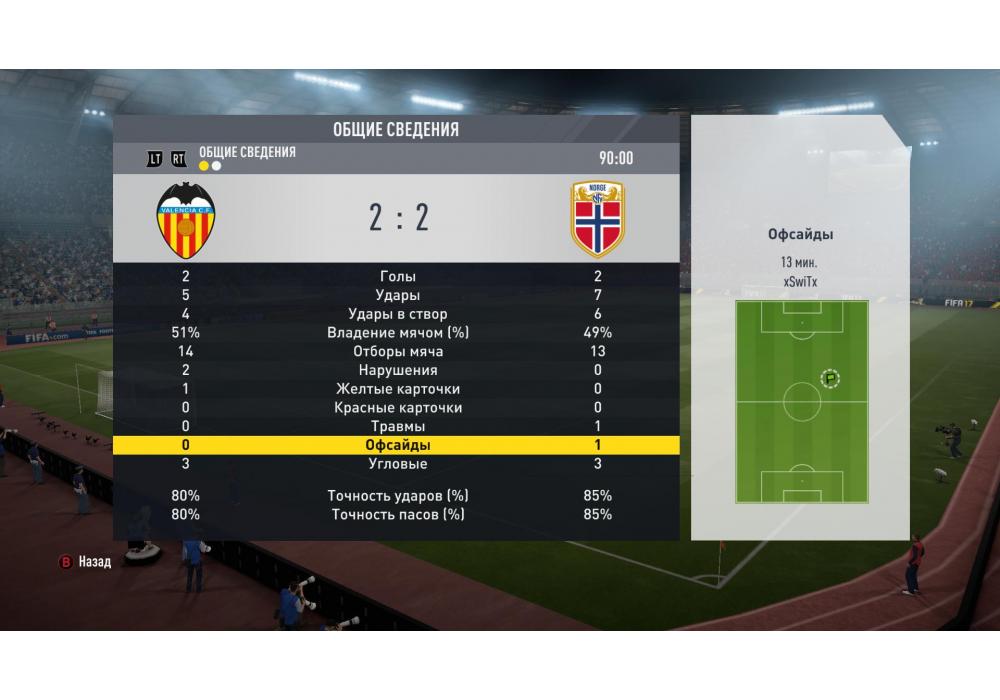Click the offside flag marker on the pitch map

(x=830, y=378)
